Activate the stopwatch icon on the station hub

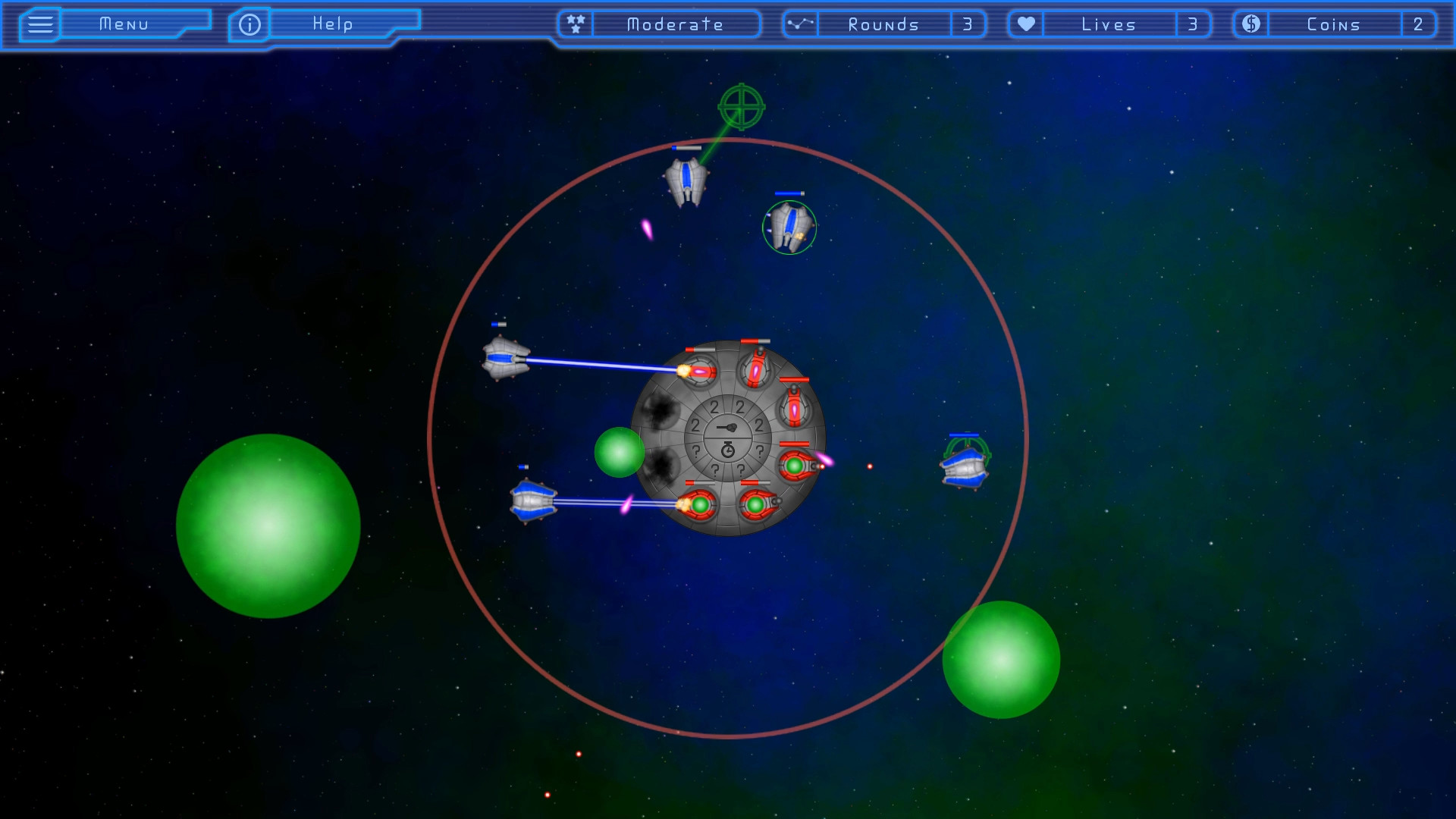pos(728,450)
